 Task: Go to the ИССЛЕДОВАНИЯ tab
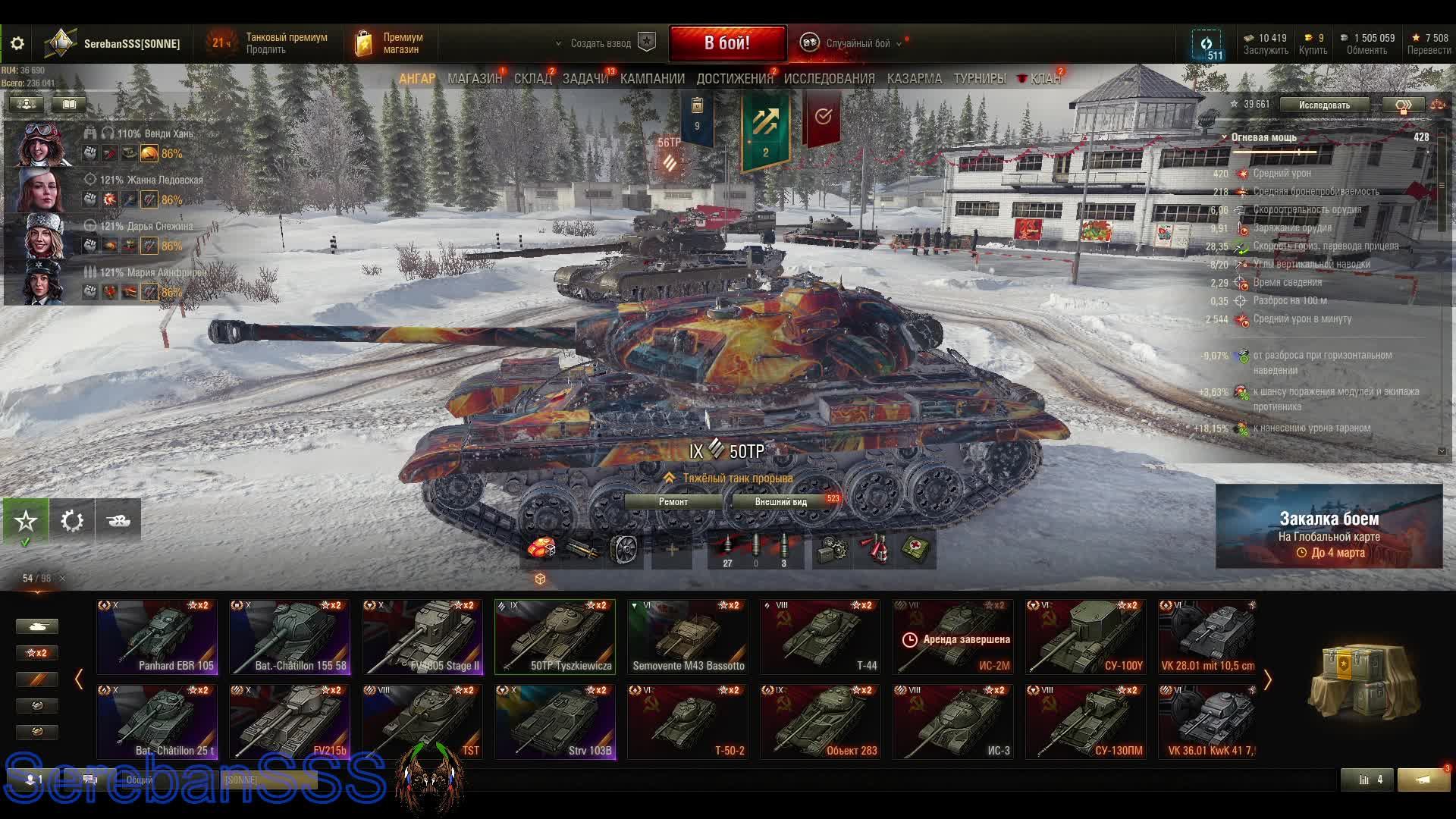[x=829, y=79]
